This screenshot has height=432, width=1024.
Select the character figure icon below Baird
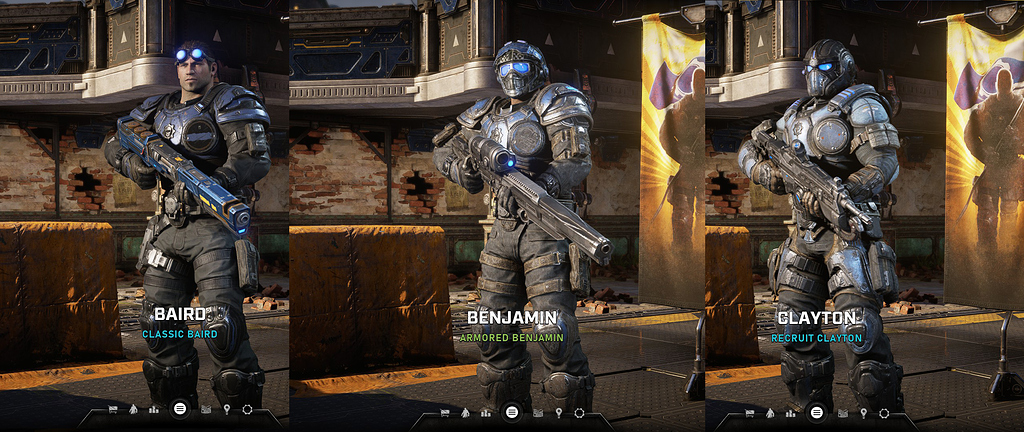tap(132, 410)
